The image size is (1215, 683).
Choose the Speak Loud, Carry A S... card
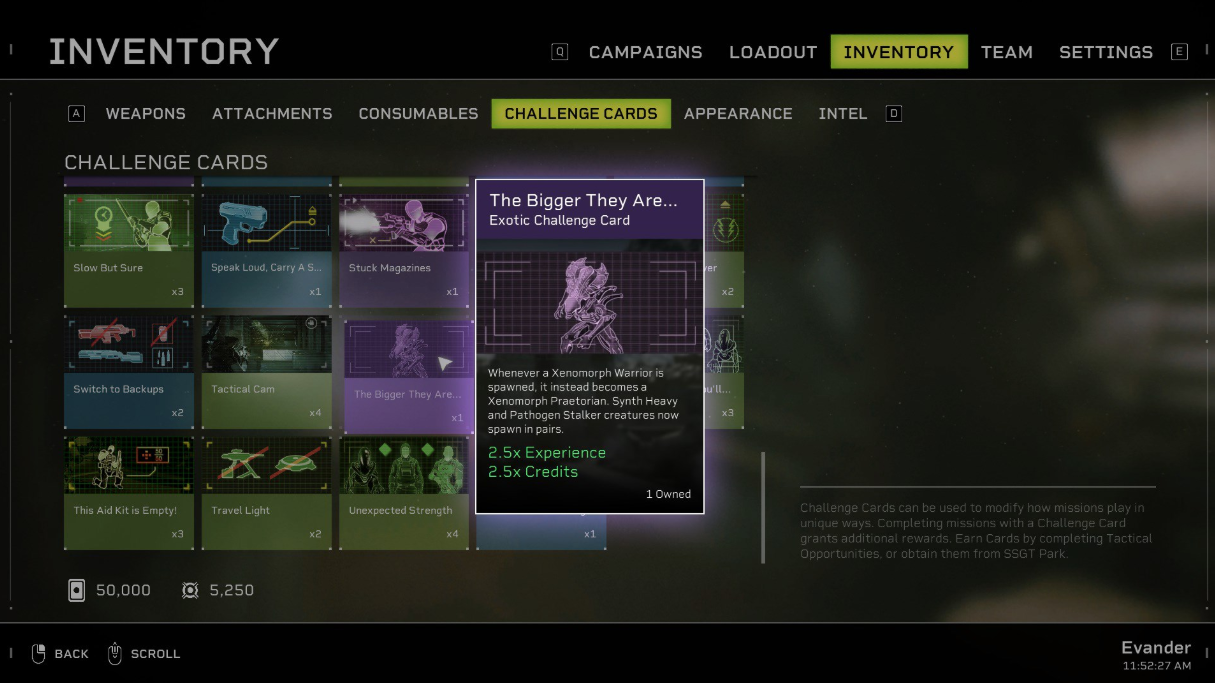(x=266, y=250)
